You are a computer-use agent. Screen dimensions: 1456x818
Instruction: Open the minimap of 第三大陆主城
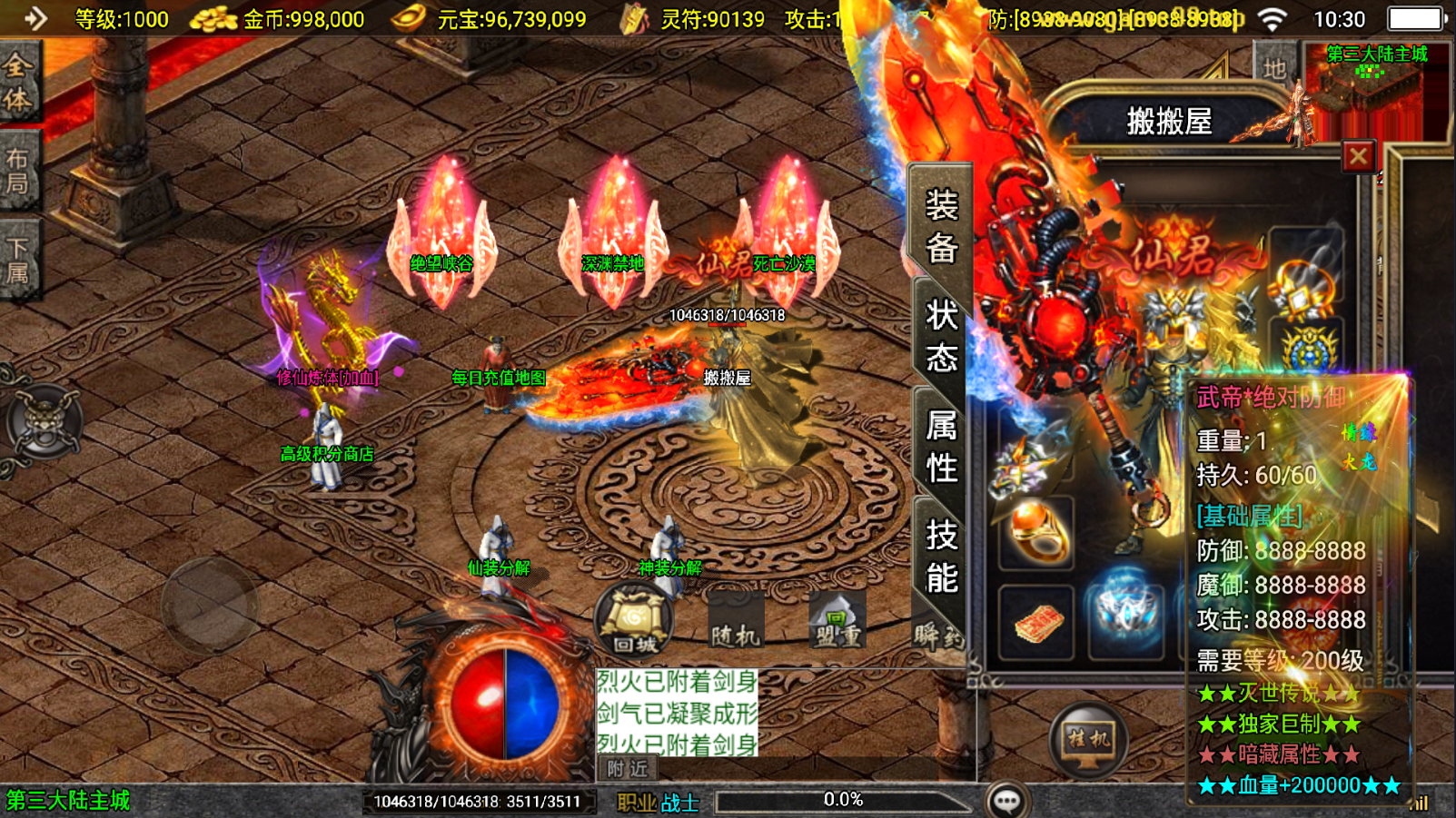[x=1376, y=89]
